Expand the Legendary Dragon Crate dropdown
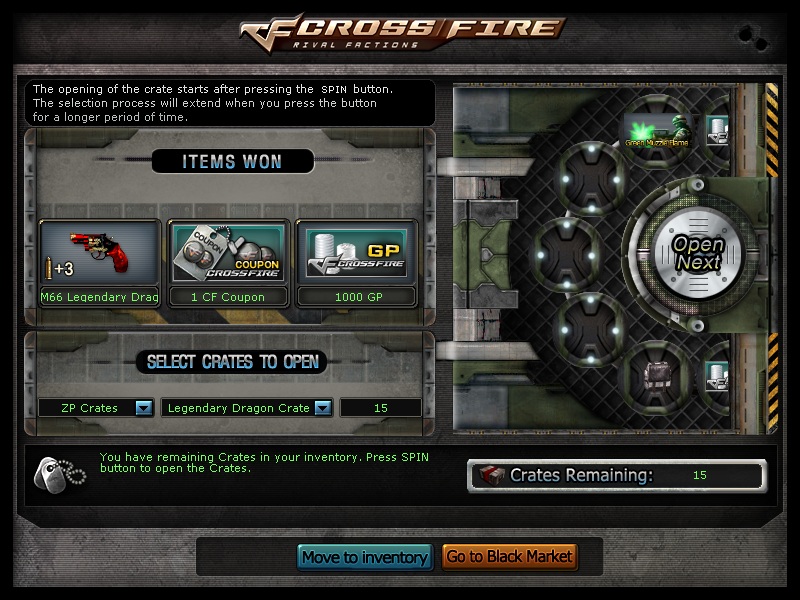The image size is (800, 600). [x=322, y=408]
